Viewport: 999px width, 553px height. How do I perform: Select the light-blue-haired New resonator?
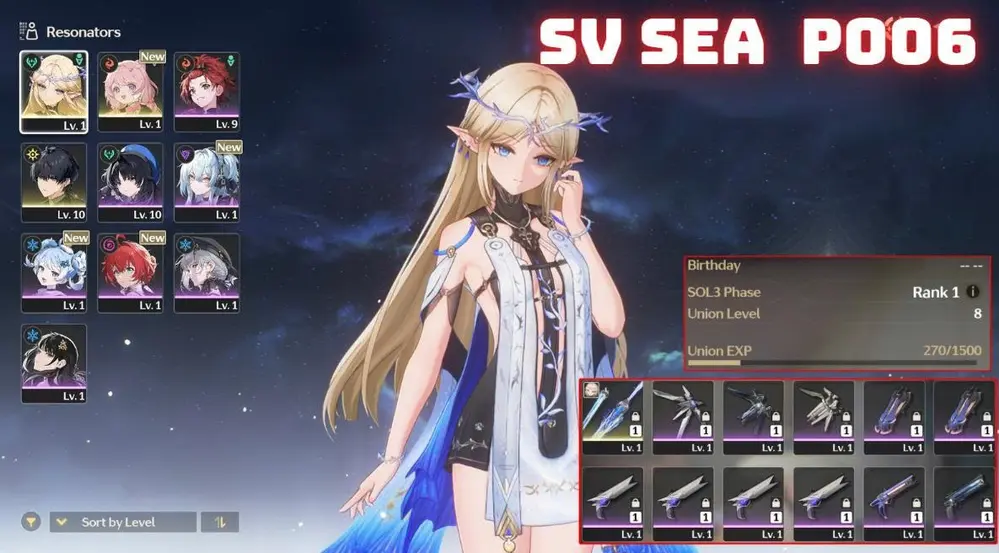coord(54,271)
